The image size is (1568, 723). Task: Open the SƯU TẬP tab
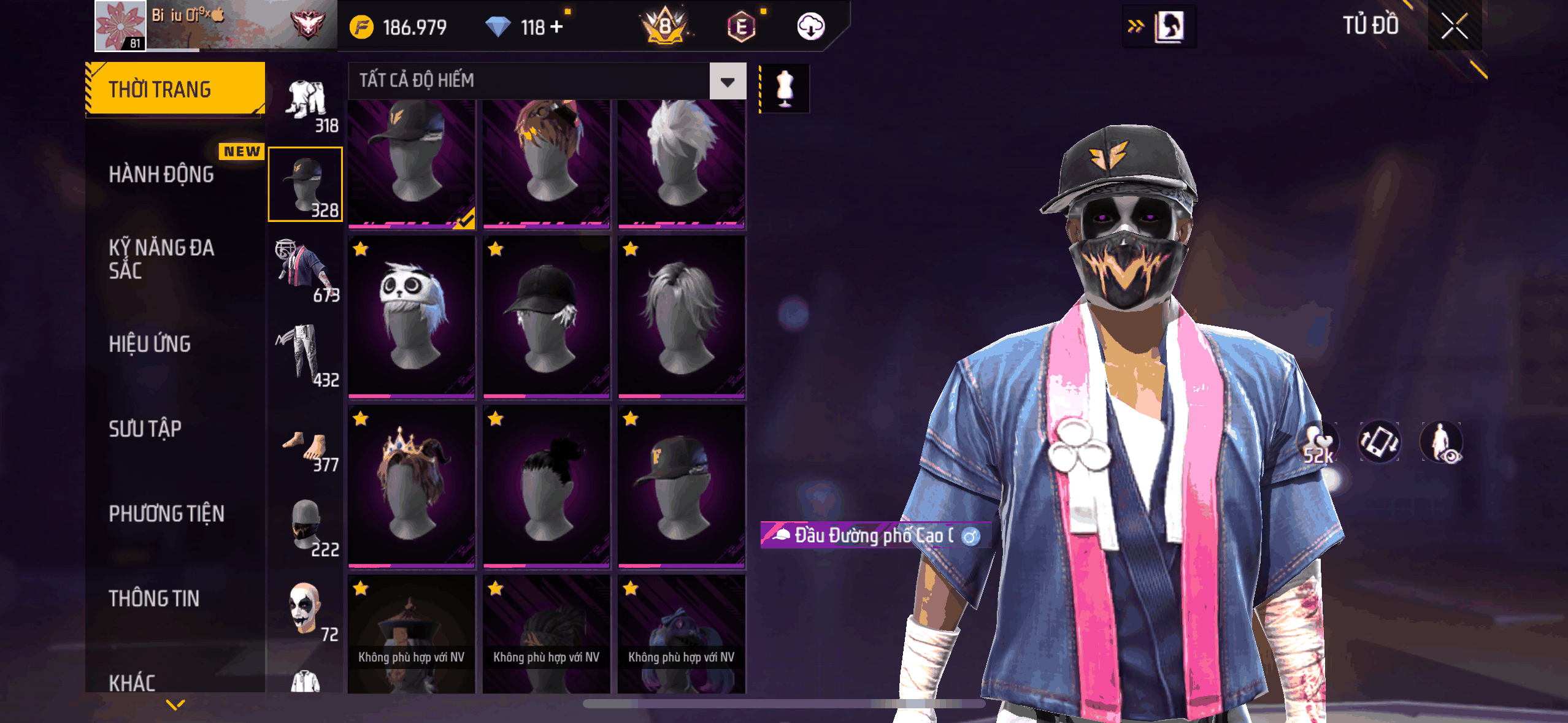pos(145,429)
